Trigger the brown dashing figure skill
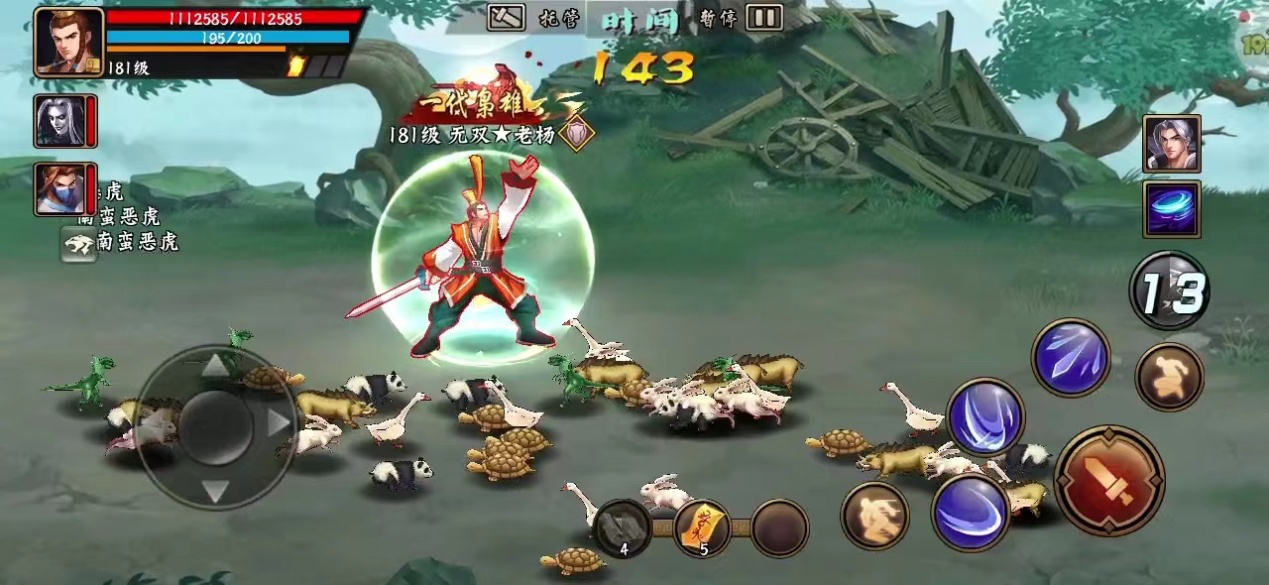Viewport: 1269px width, 585px height. point(875,516)
